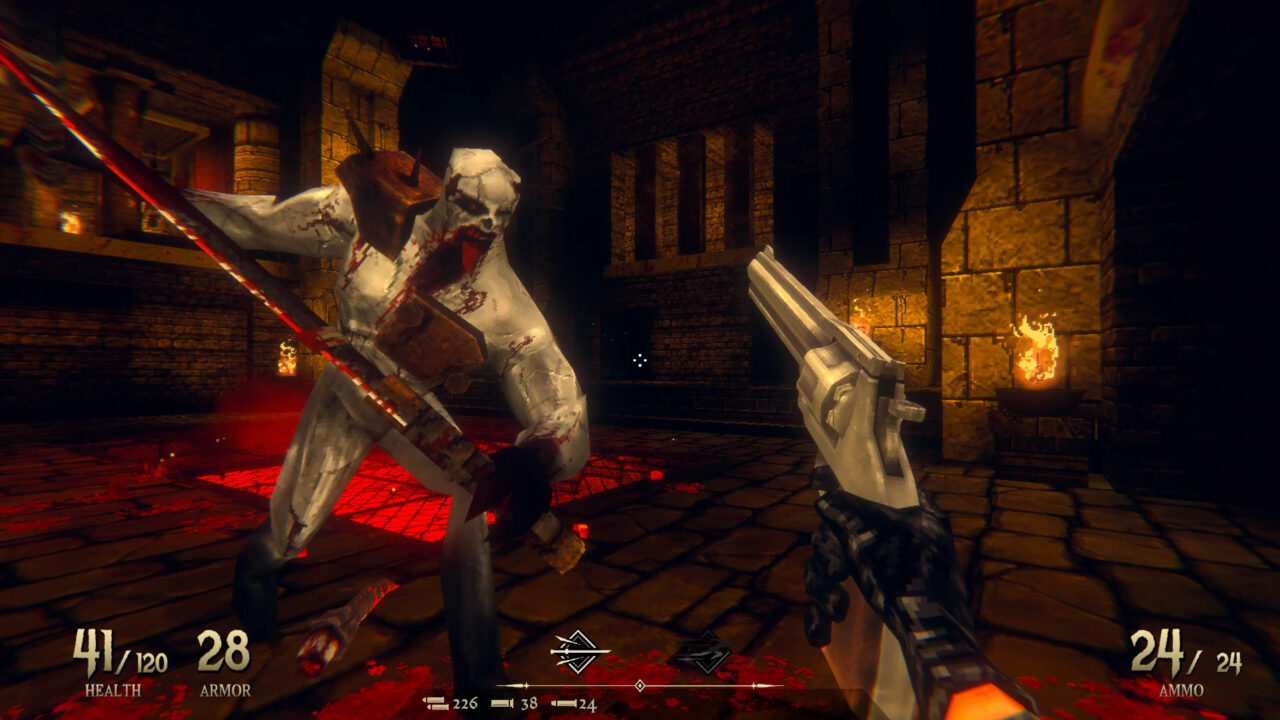Screen dimensions: 1280x720
Task: Select the bright sword diamond ability icon
Action: click(x=580, y=652)
